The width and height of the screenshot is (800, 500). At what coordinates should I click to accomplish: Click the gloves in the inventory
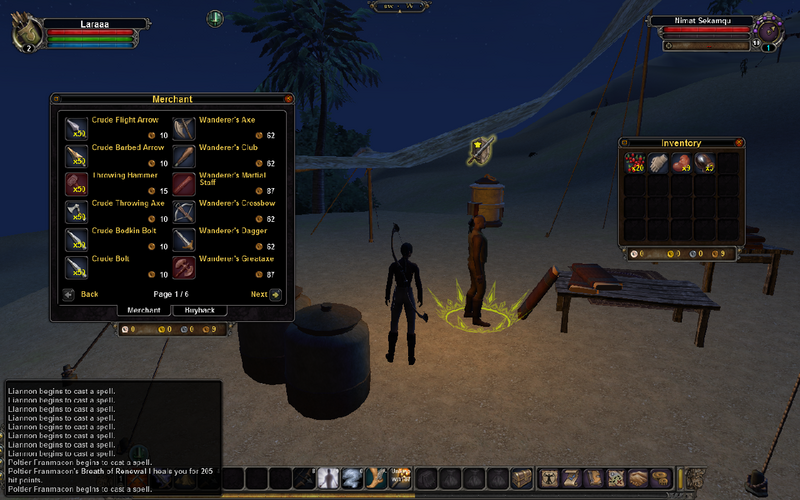point(657,162)
